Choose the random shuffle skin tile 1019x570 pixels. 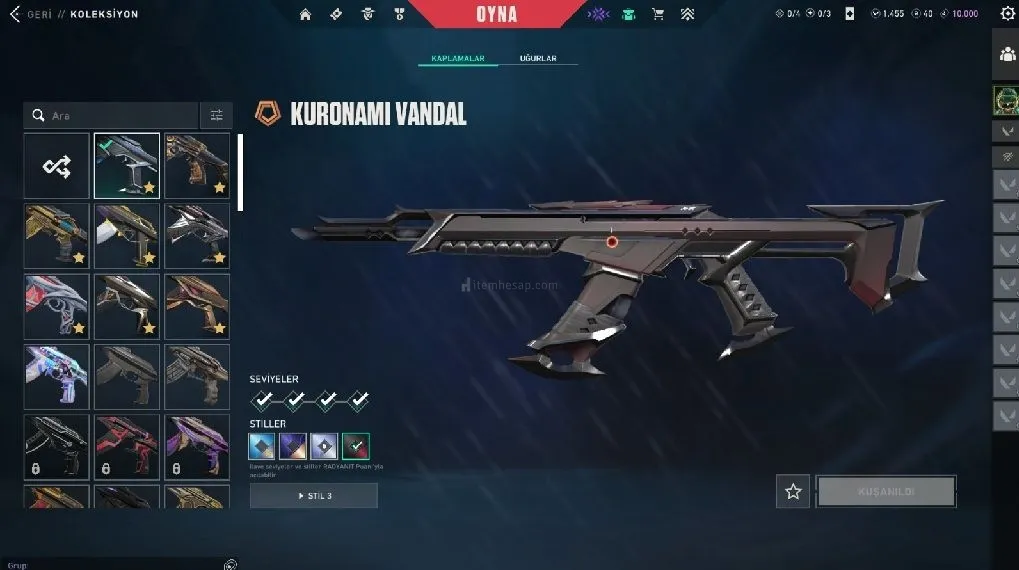tap(56, 166)
